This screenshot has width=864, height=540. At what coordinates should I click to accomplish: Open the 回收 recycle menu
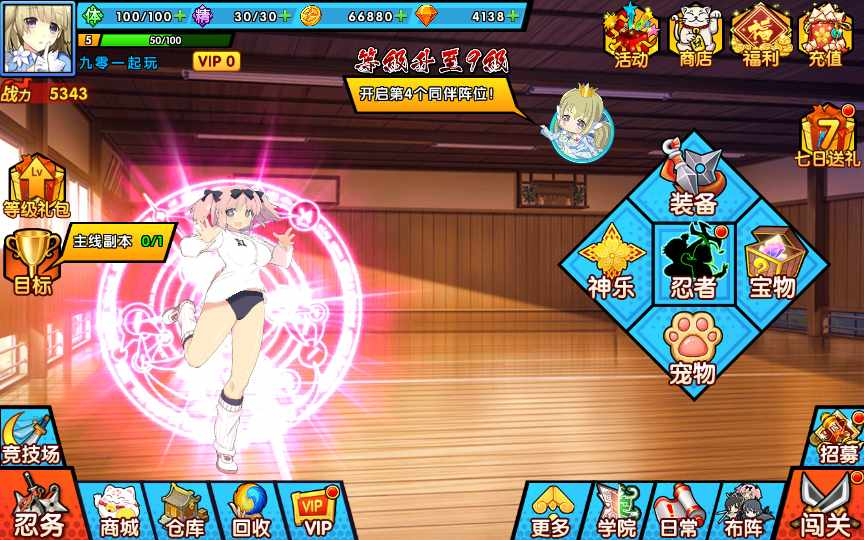coord(249,511)
